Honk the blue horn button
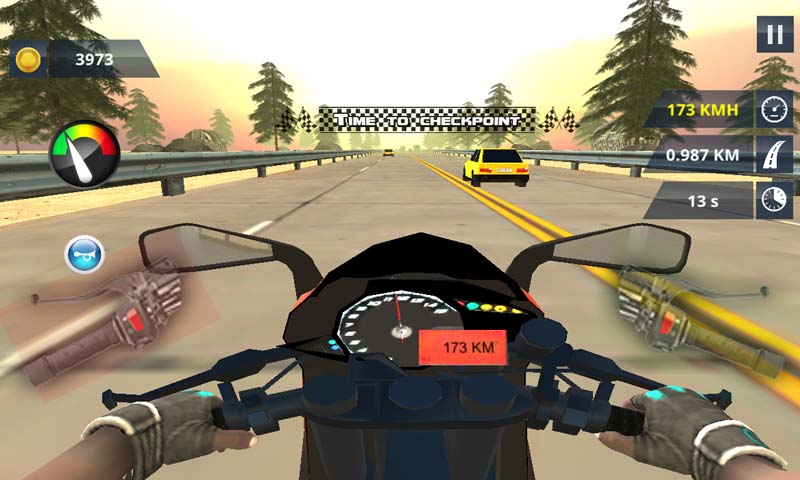Screen dimensions: 800x480 [84, 254]
